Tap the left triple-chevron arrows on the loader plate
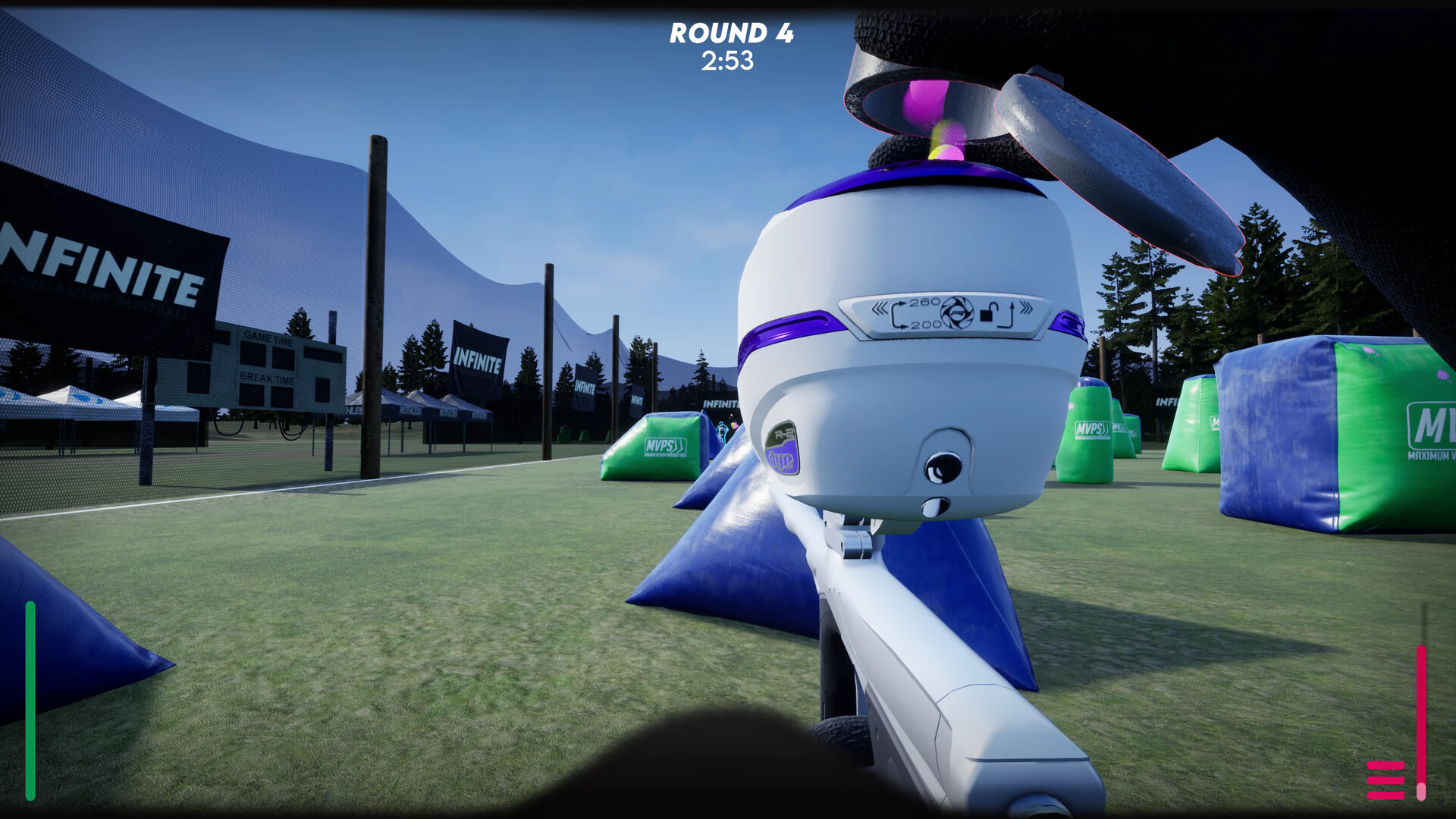The width and height of the screenshot is (1456, 819). (x=880, y=309)
